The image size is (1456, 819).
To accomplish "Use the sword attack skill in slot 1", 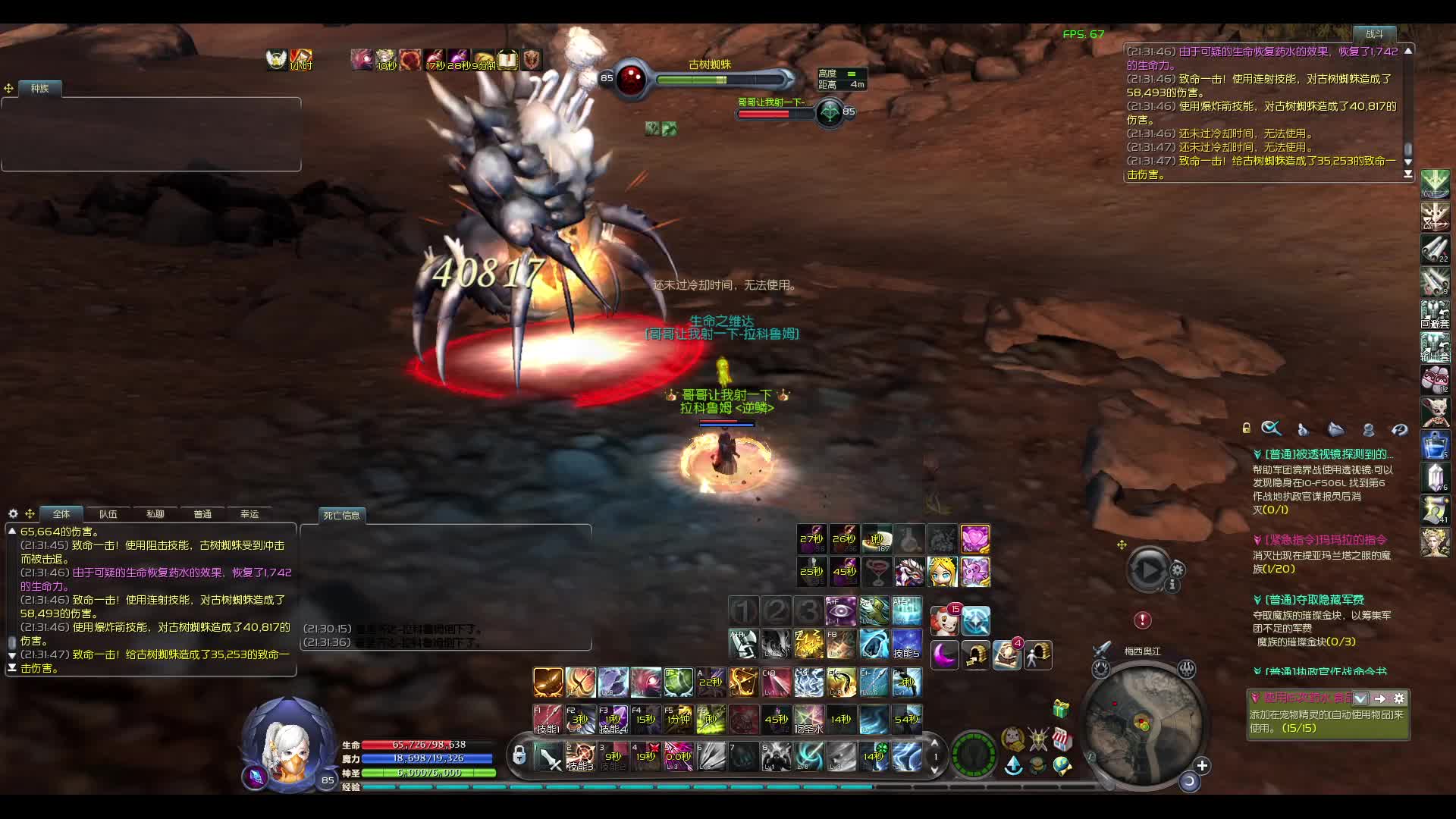I will click(x=548, y=756).
